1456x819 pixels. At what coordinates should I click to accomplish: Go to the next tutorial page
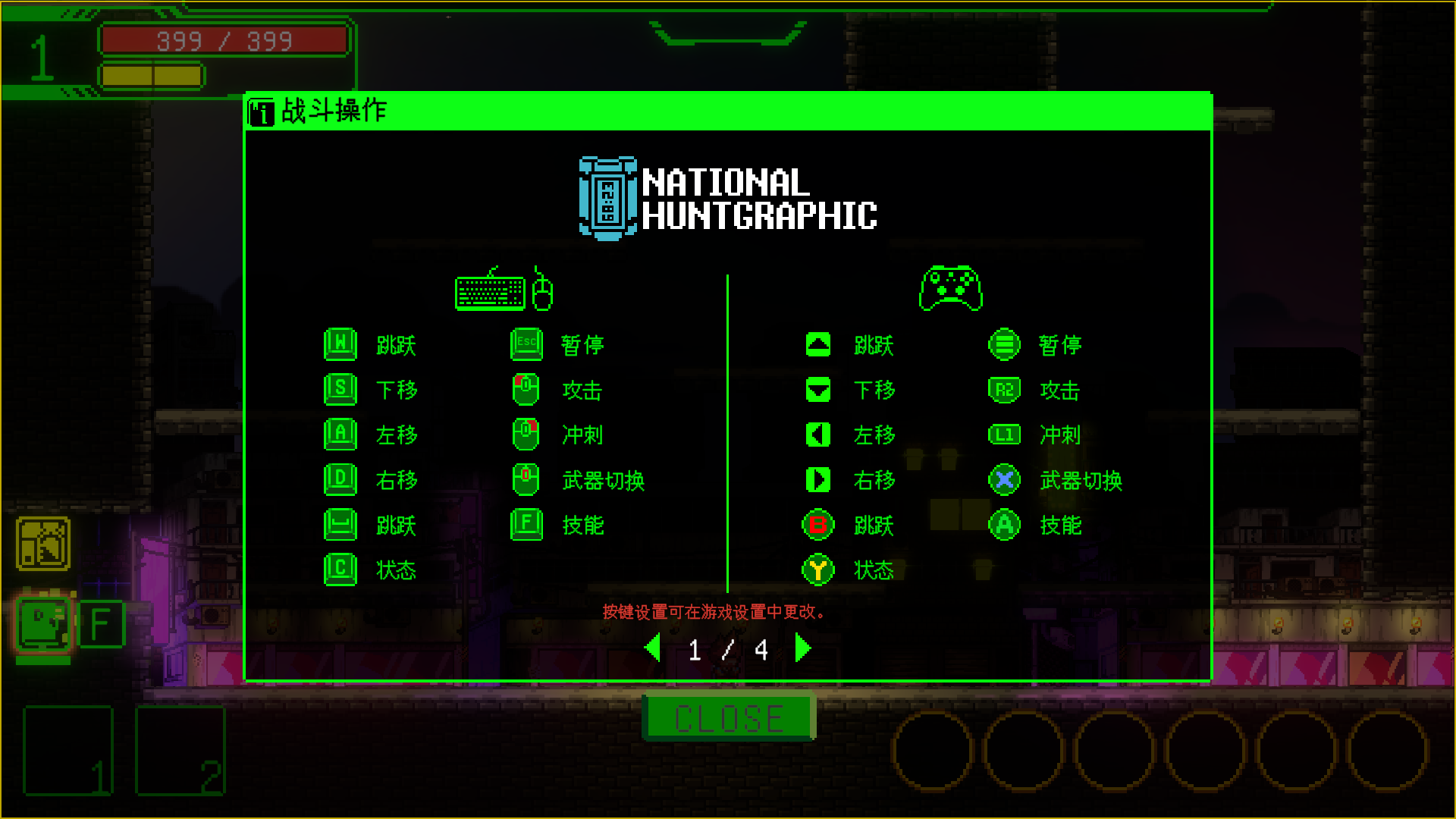(x=803, y=649)
